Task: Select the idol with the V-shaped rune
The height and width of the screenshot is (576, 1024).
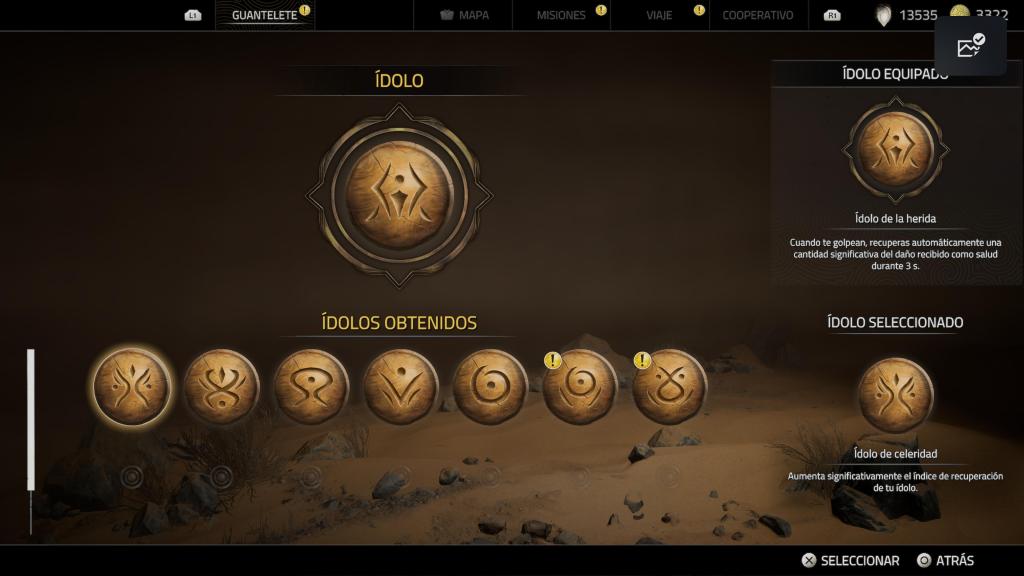Action: (x=401, y=387)
